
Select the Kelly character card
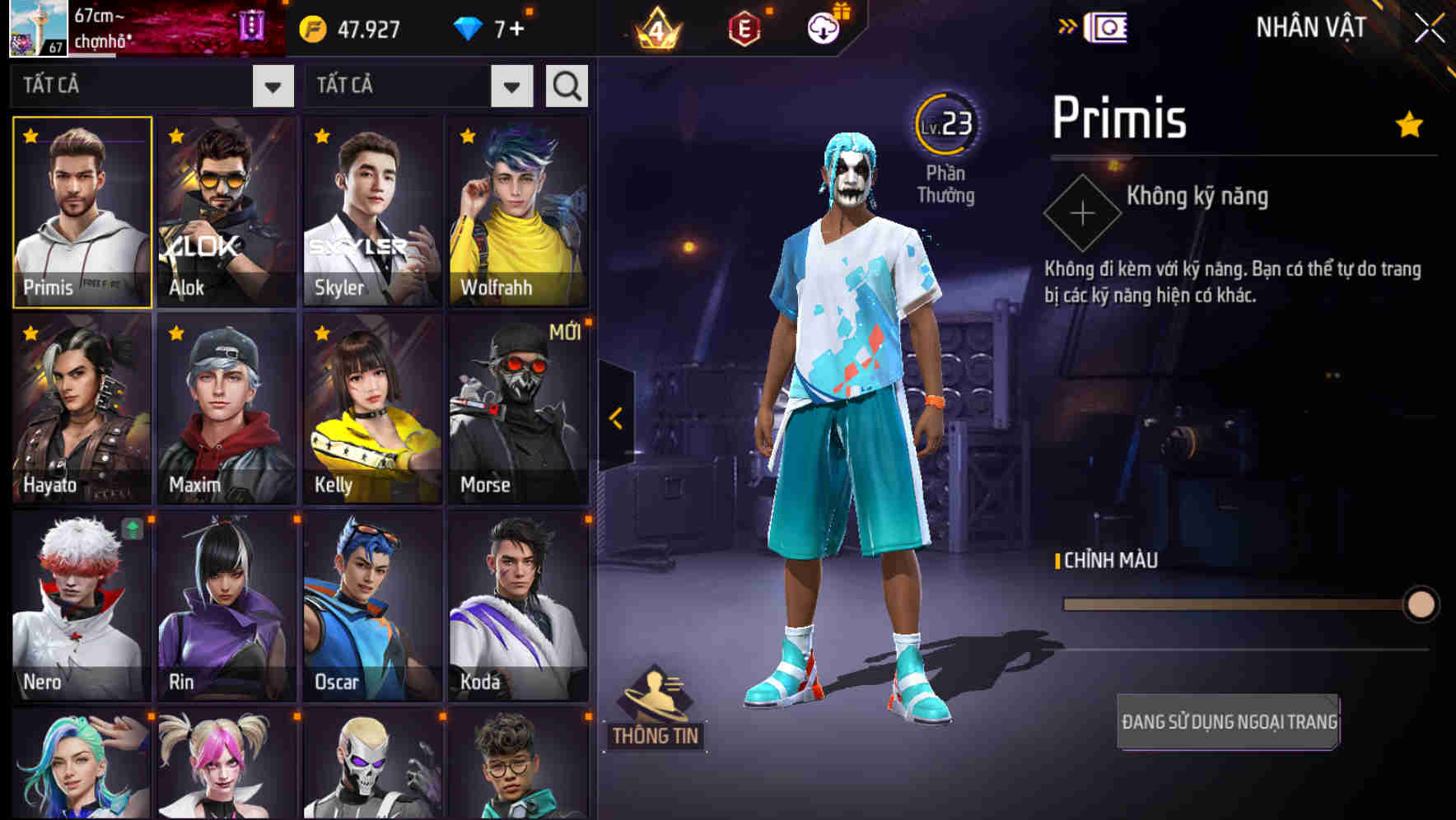pos(371,408)
